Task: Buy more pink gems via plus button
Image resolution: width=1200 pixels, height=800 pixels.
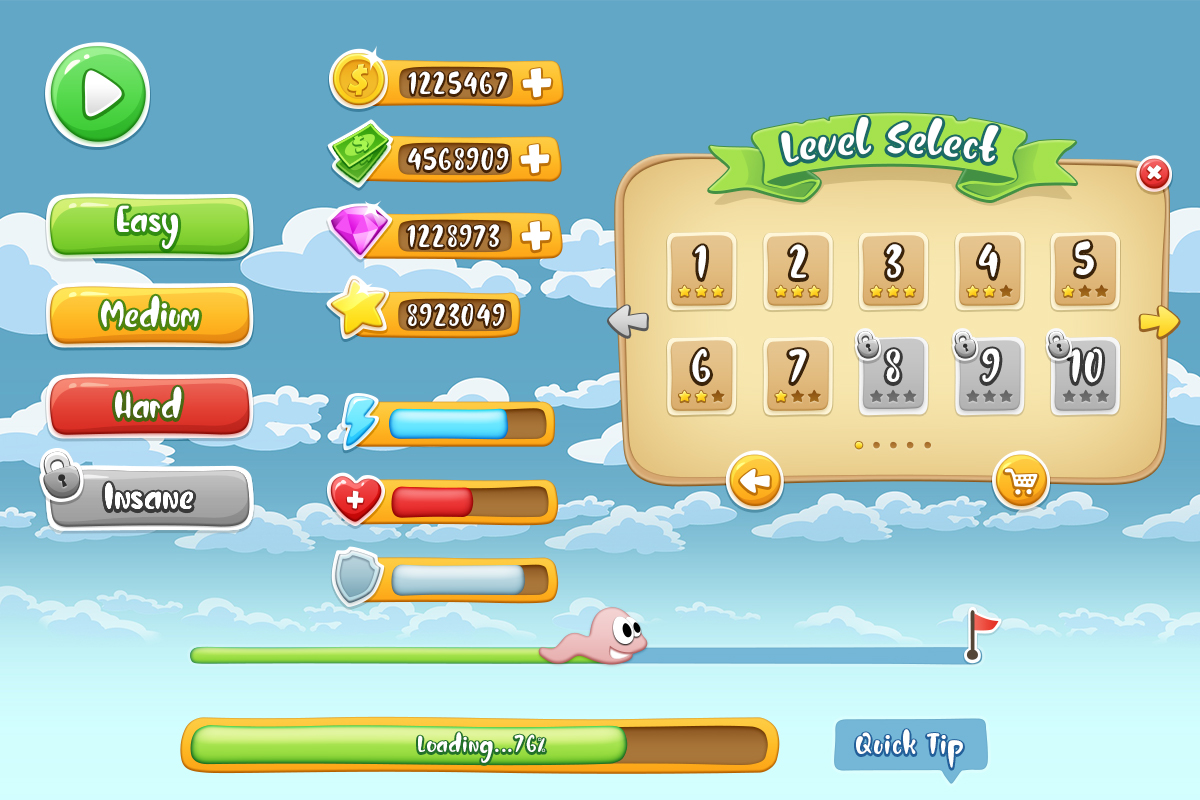Action: [537, 236]
